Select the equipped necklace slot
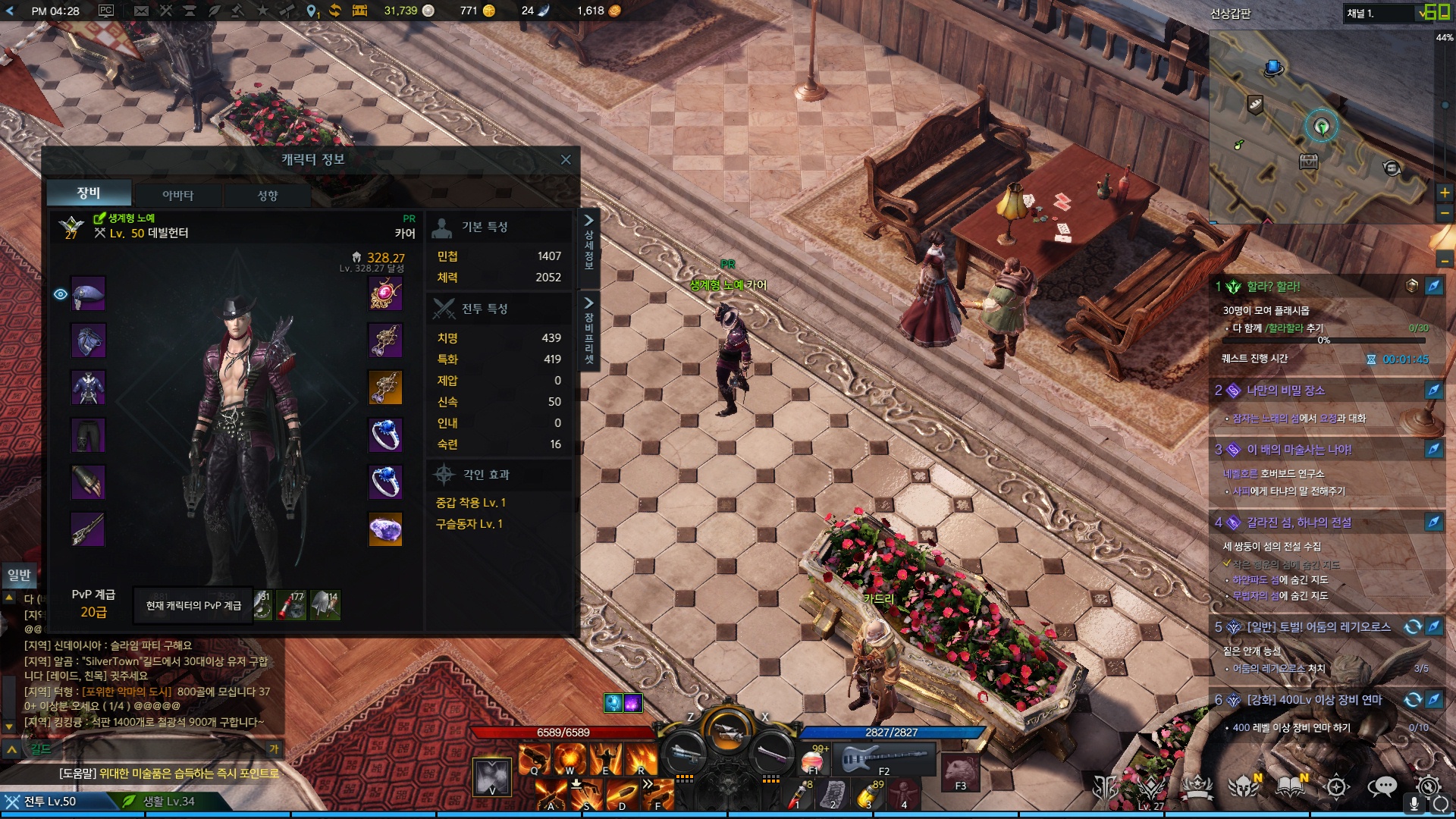 (x=385, y=294)
